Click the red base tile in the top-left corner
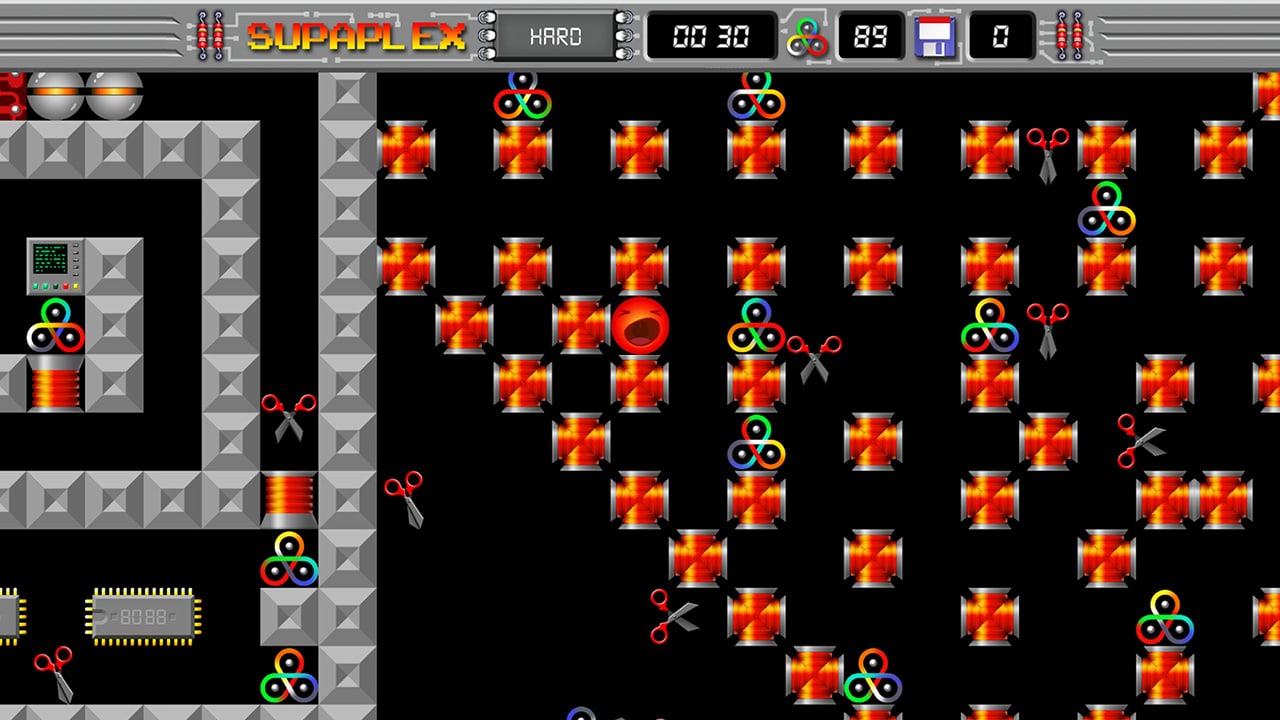 pos(8,90)
